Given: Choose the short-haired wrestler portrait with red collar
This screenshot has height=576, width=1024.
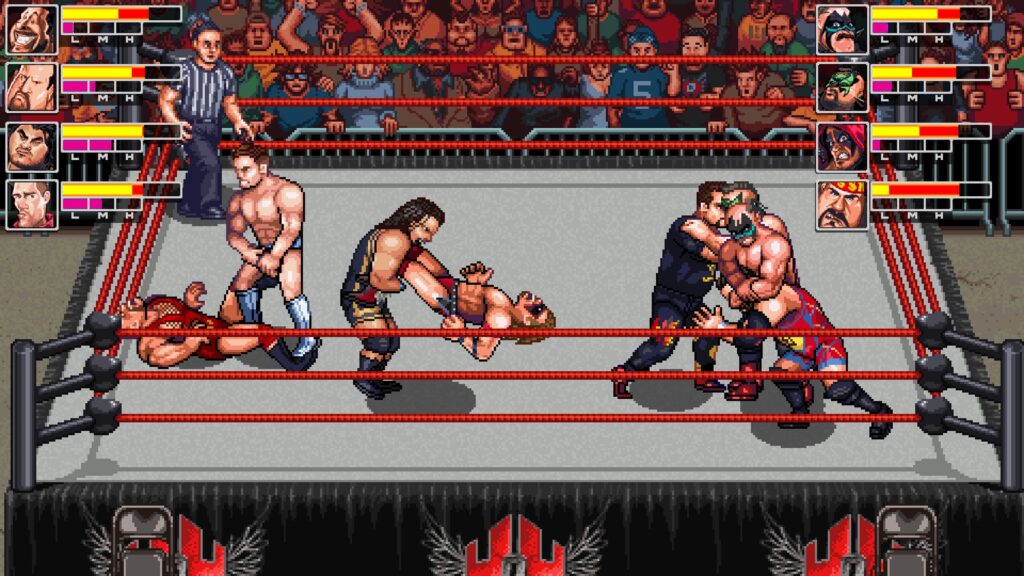Looking at the screenshot, I should pos(31,205).
